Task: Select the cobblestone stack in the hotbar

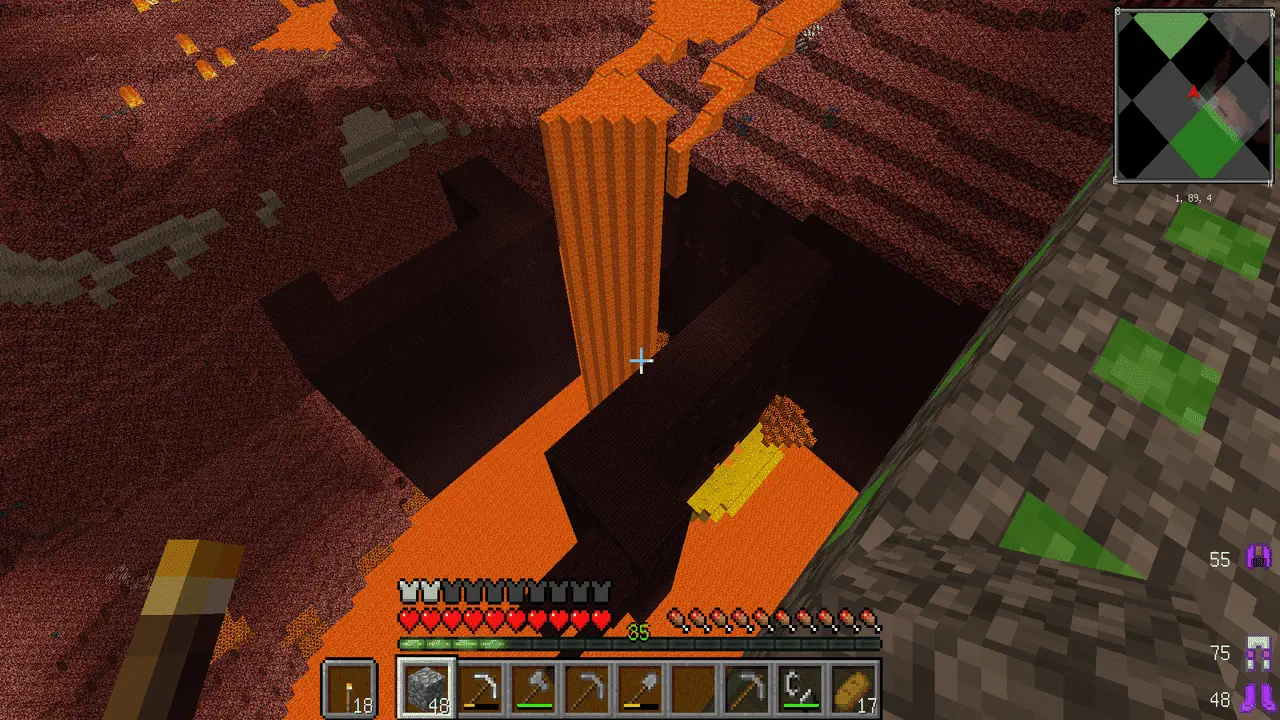Action: coord(427,688)
